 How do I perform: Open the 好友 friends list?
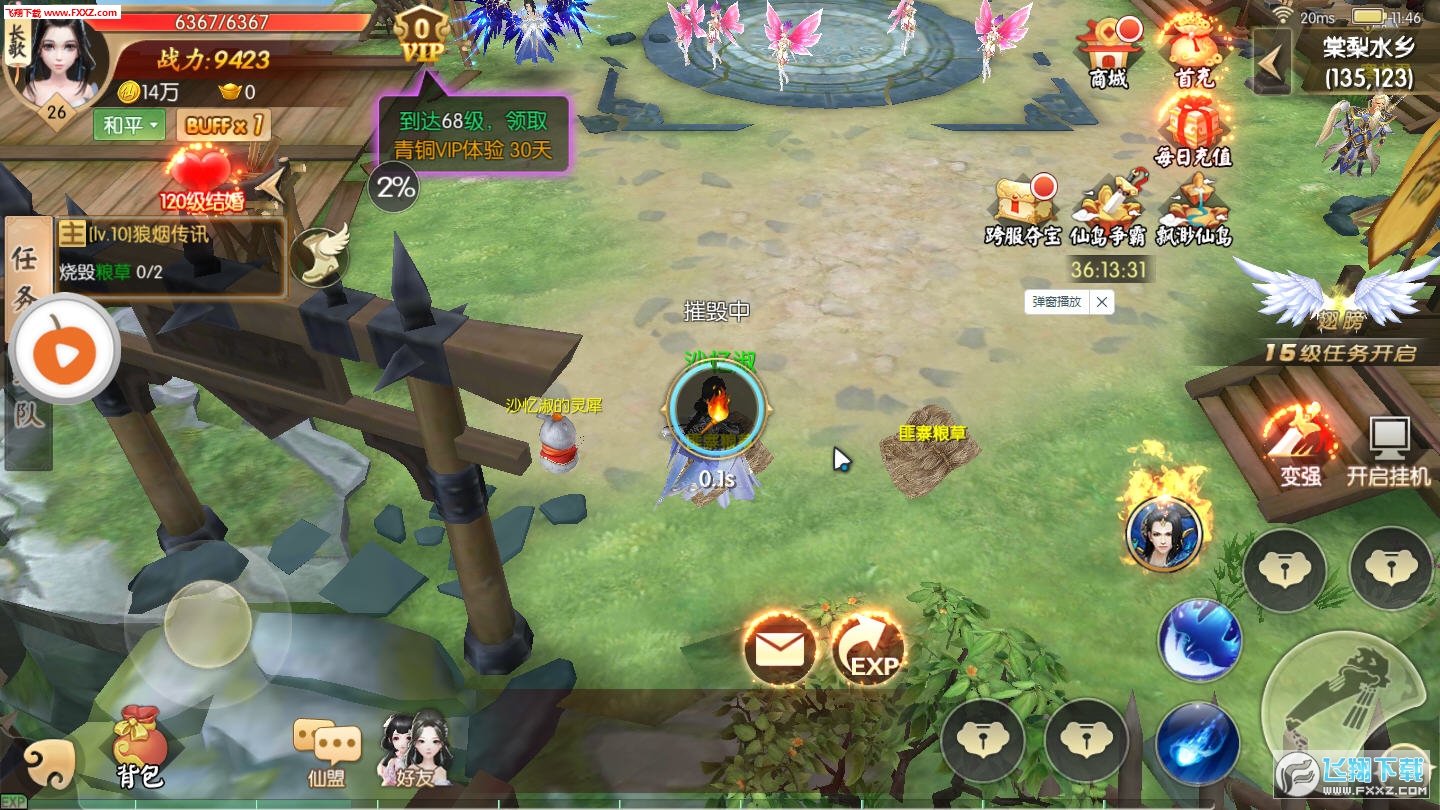(x=415, y=749)
